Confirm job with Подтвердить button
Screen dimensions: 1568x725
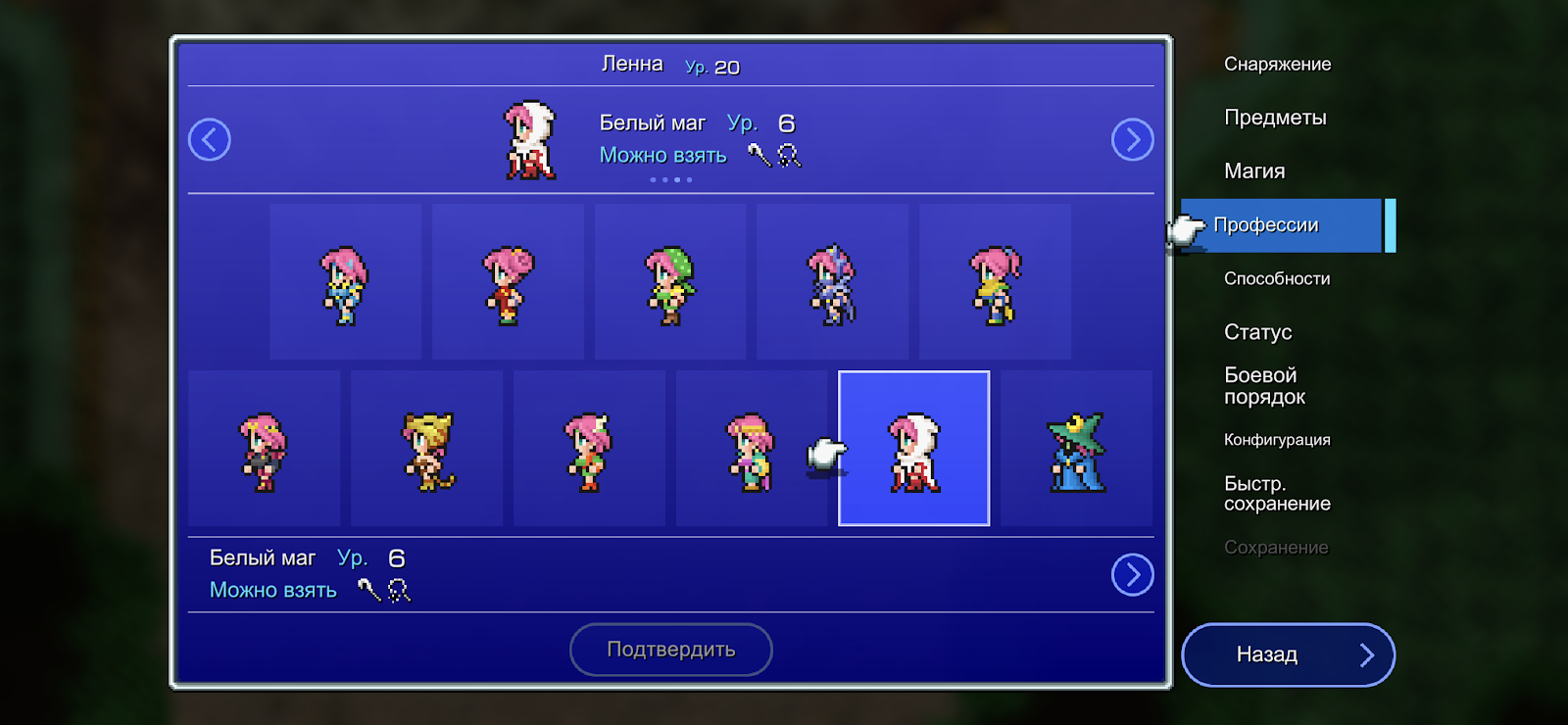(x=671, y=650)
